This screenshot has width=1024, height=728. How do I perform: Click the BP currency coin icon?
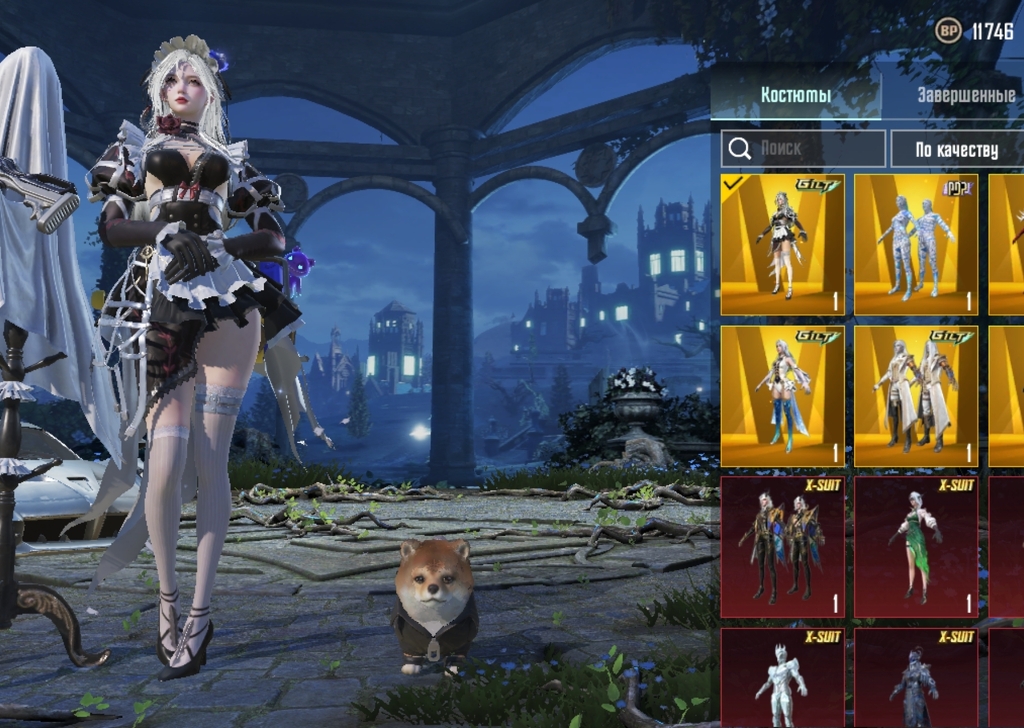point(948,31)
